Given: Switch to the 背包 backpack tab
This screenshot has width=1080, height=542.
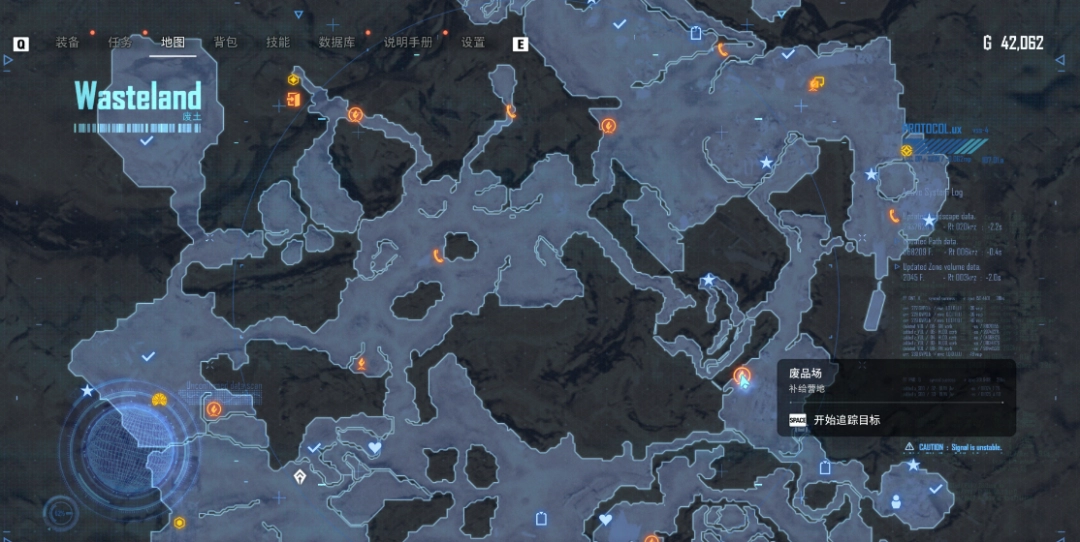Looking at the screenshot, I should 226,42.
